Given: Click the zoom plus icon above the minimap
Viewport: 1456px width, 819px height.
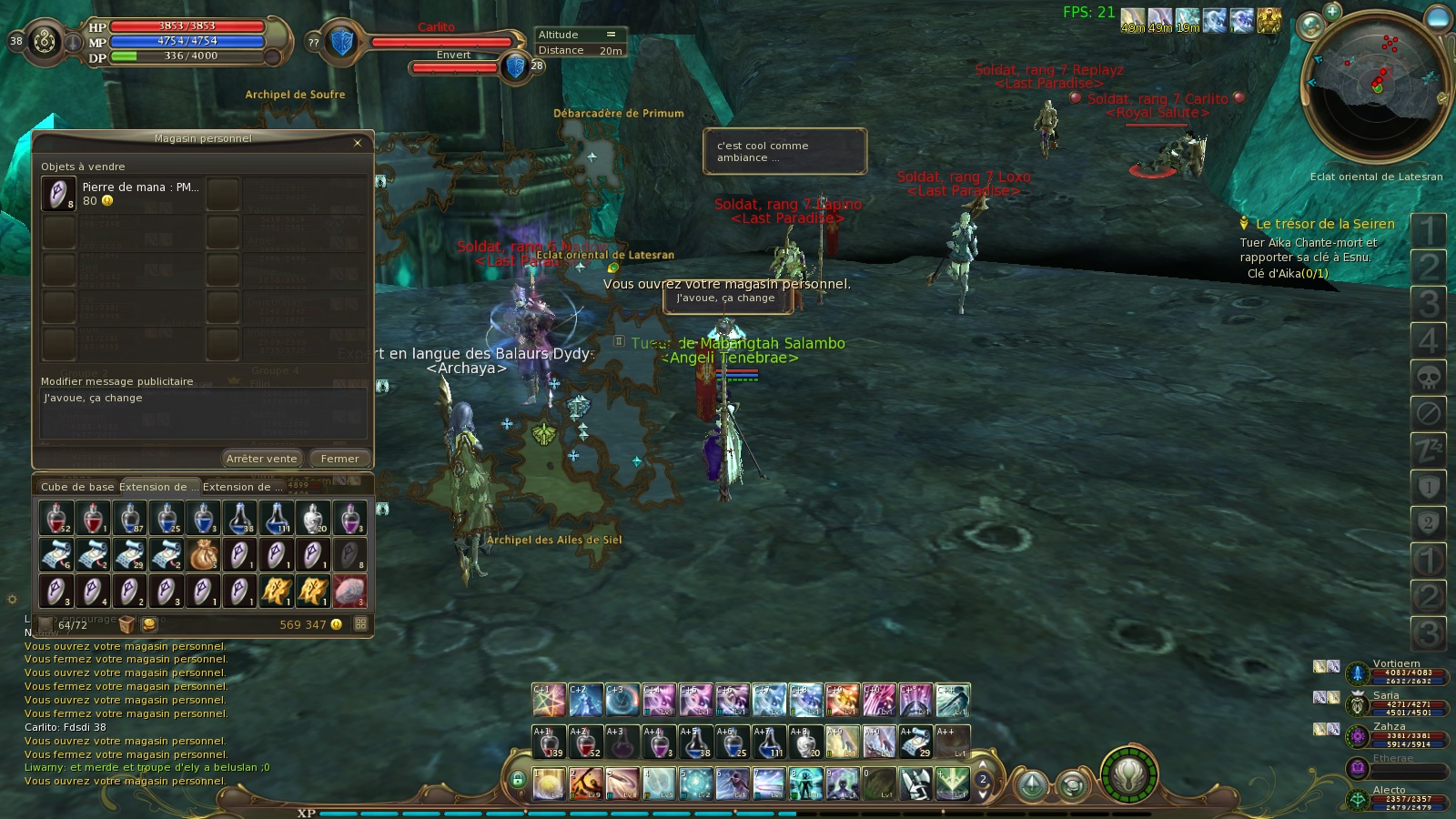Looking at the screenshot, I should coord(1331,12).
